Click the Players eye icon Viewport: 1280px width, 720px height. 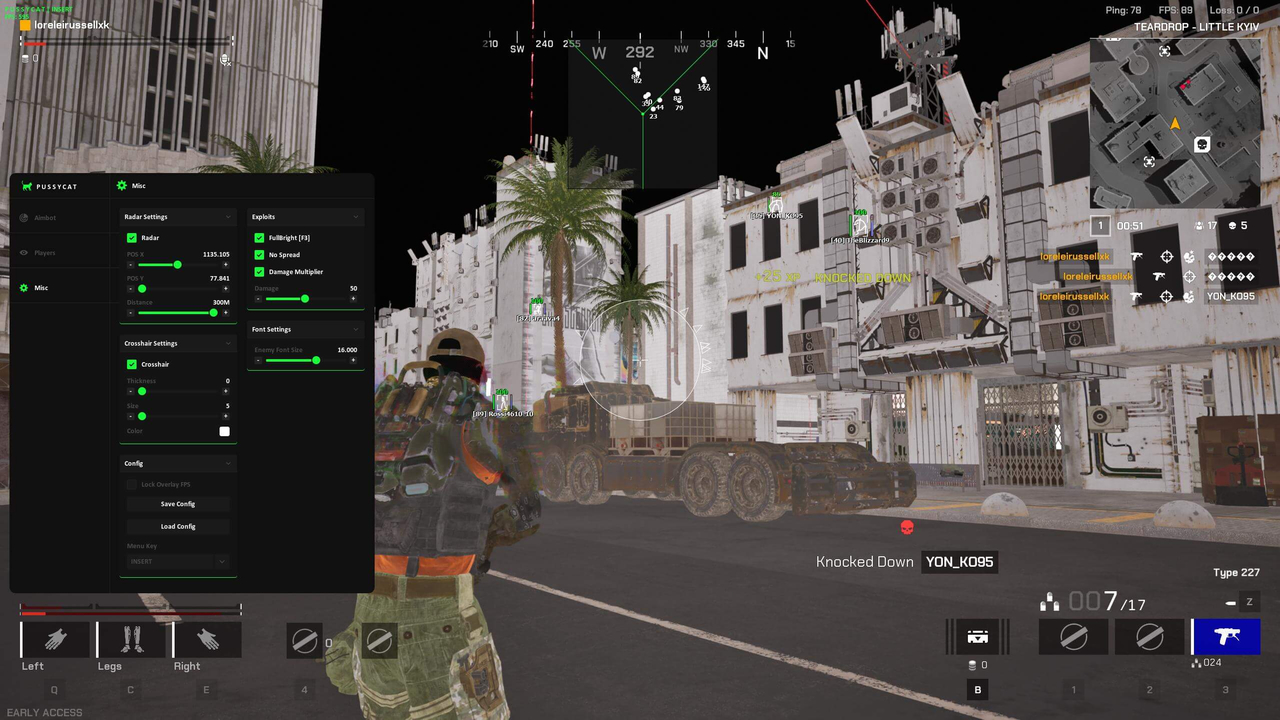click(x=23, y=252)
